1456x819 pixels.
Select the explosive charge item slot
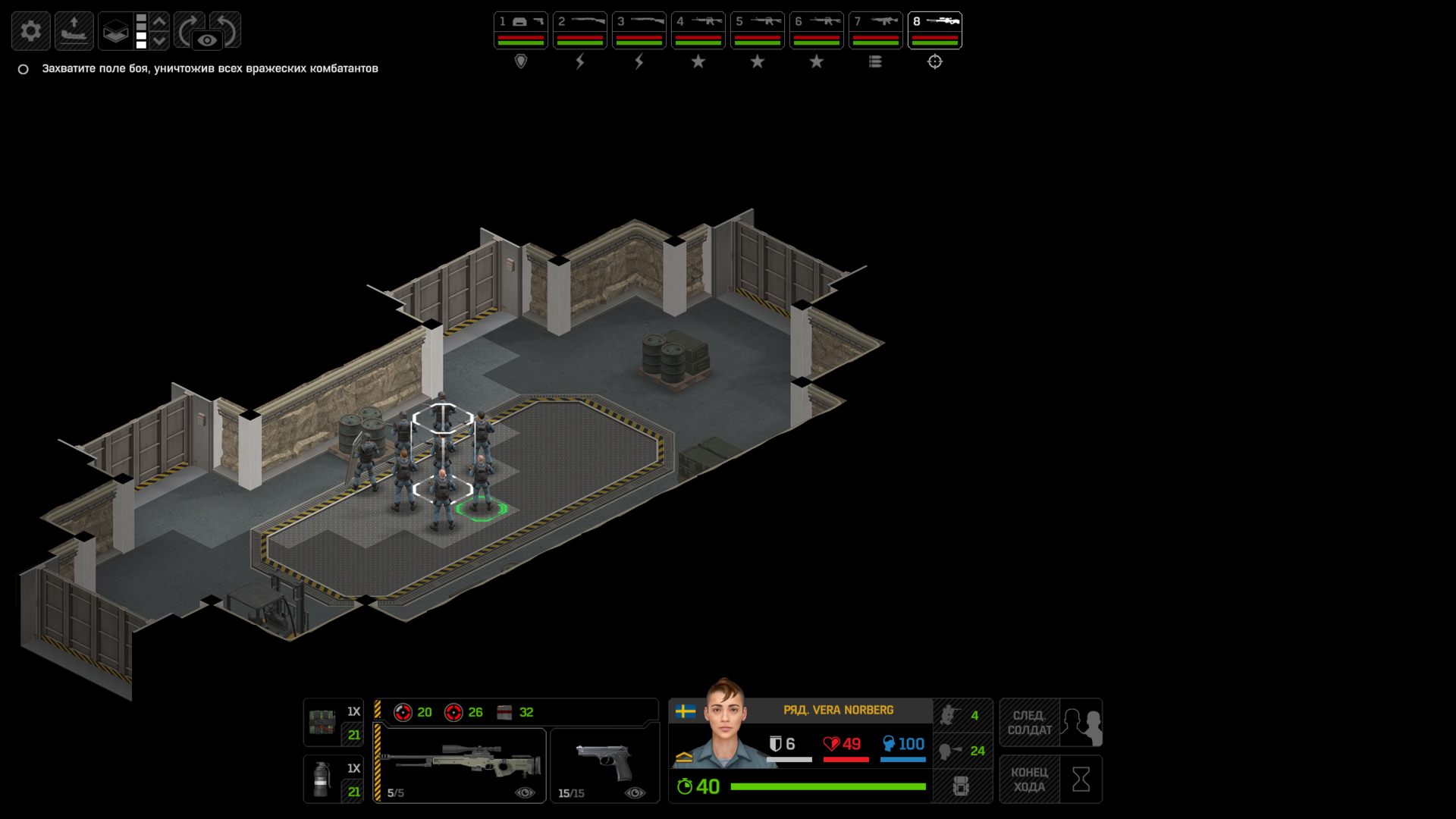click(333, 723)
